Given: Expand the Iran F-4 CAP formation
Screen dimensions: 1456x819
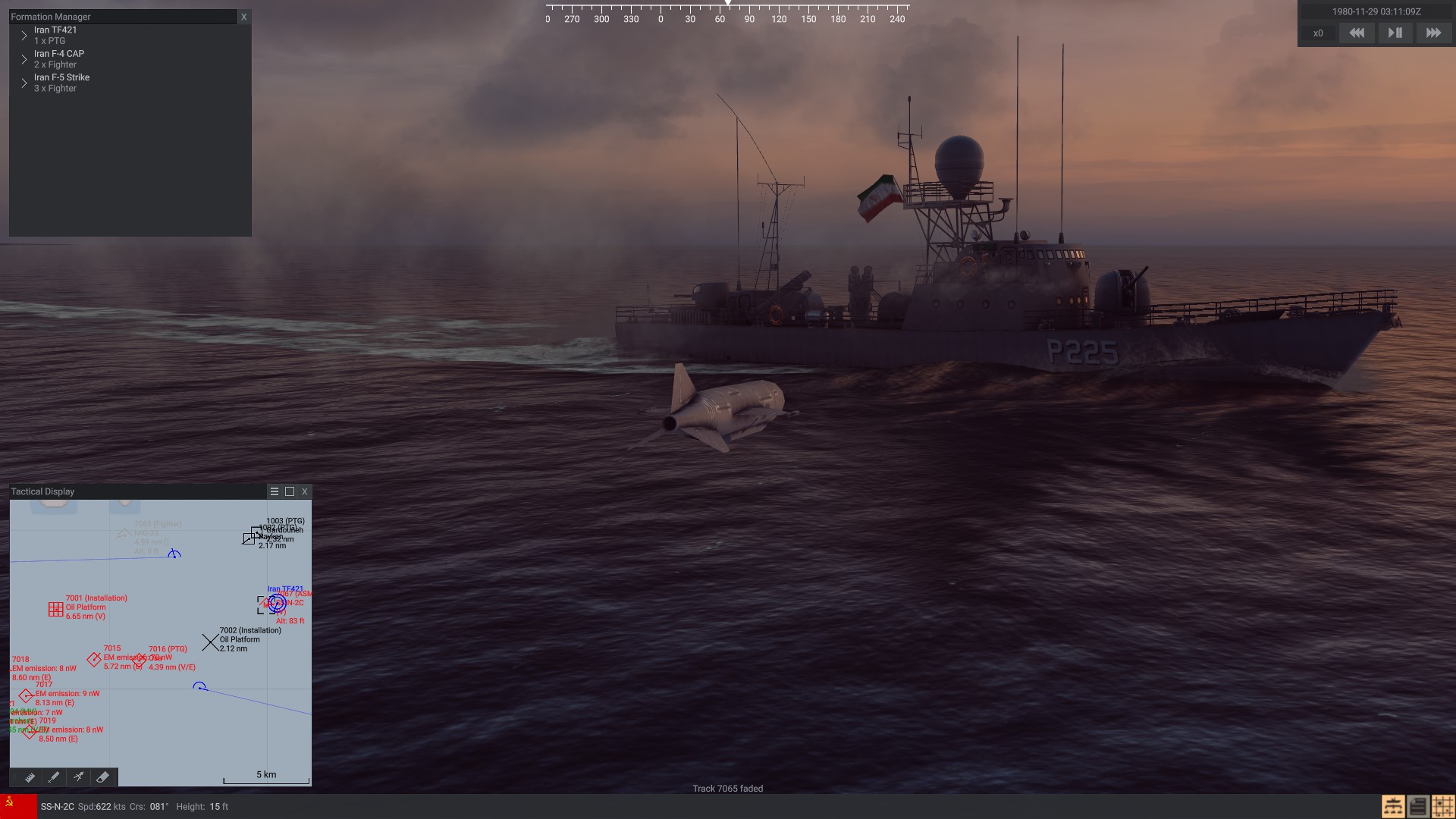Looking at the screenshot, I should pos(24,59).
